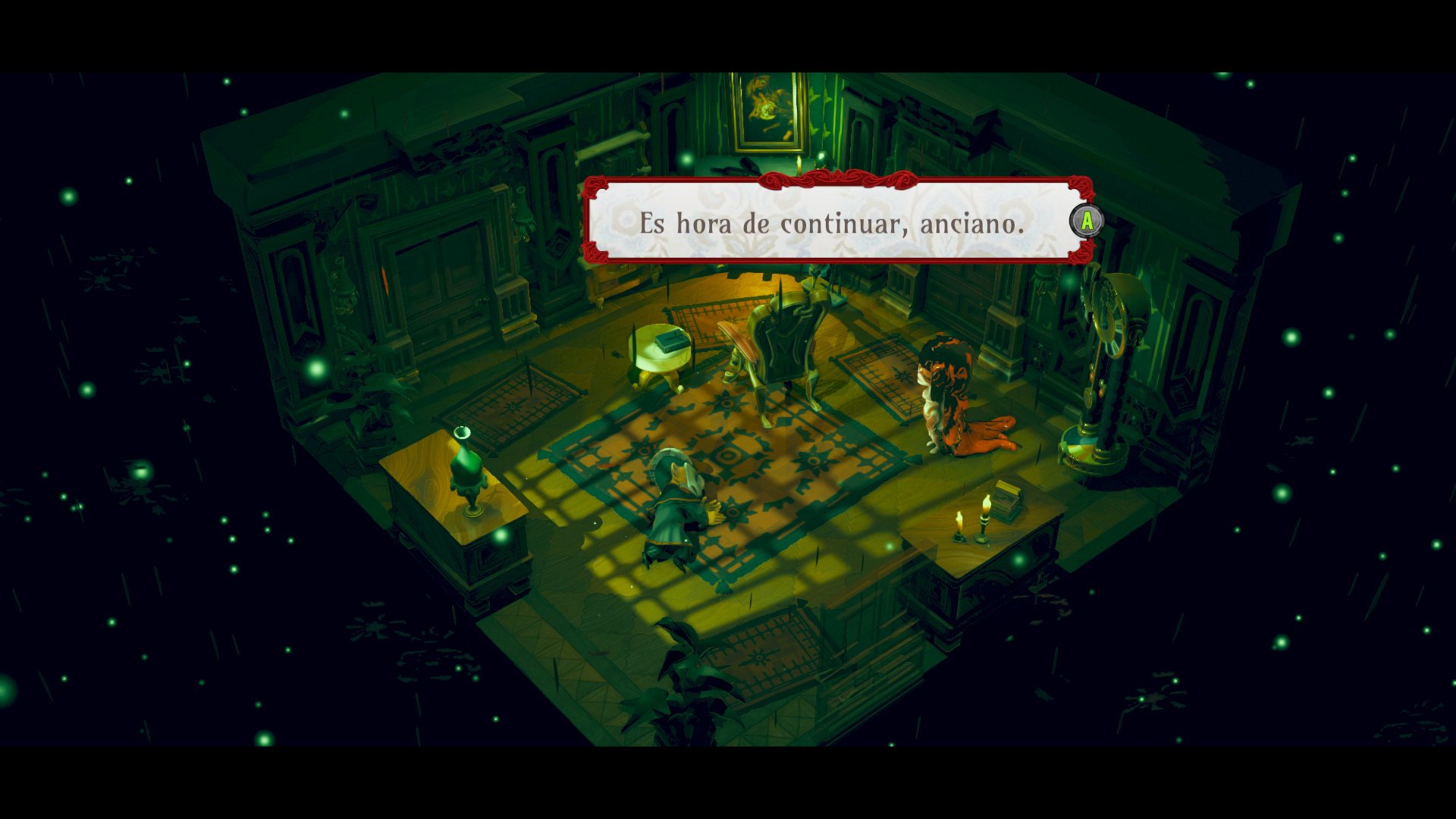Click the glowing green orb near the clock
Image resolution: width=1456 pixels, height=819 pixels.
click(x=1070, y=284)
